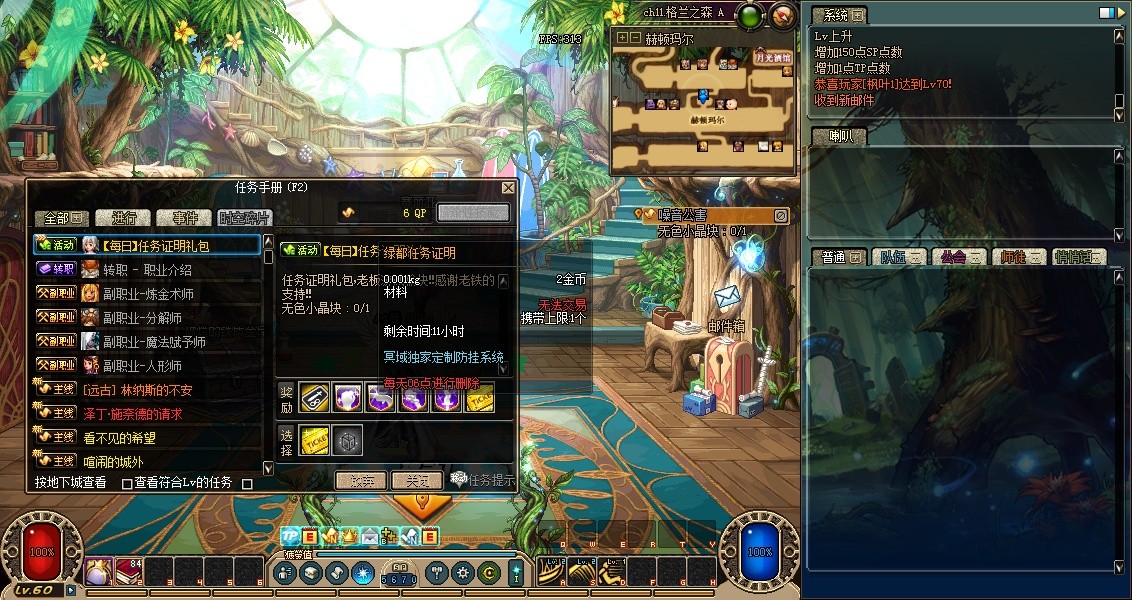
Task: Close the quest handbook window
Action: pyautogui.click(x=508, y=188)
